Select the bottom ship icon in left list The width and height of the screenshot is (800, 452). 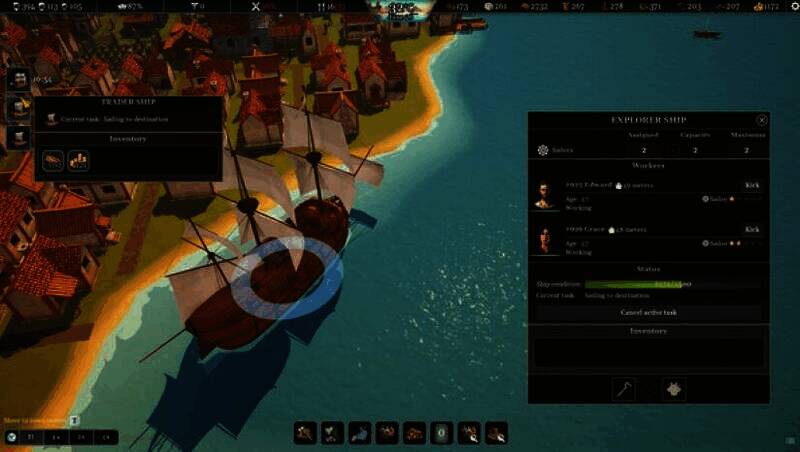click(18, 136)
